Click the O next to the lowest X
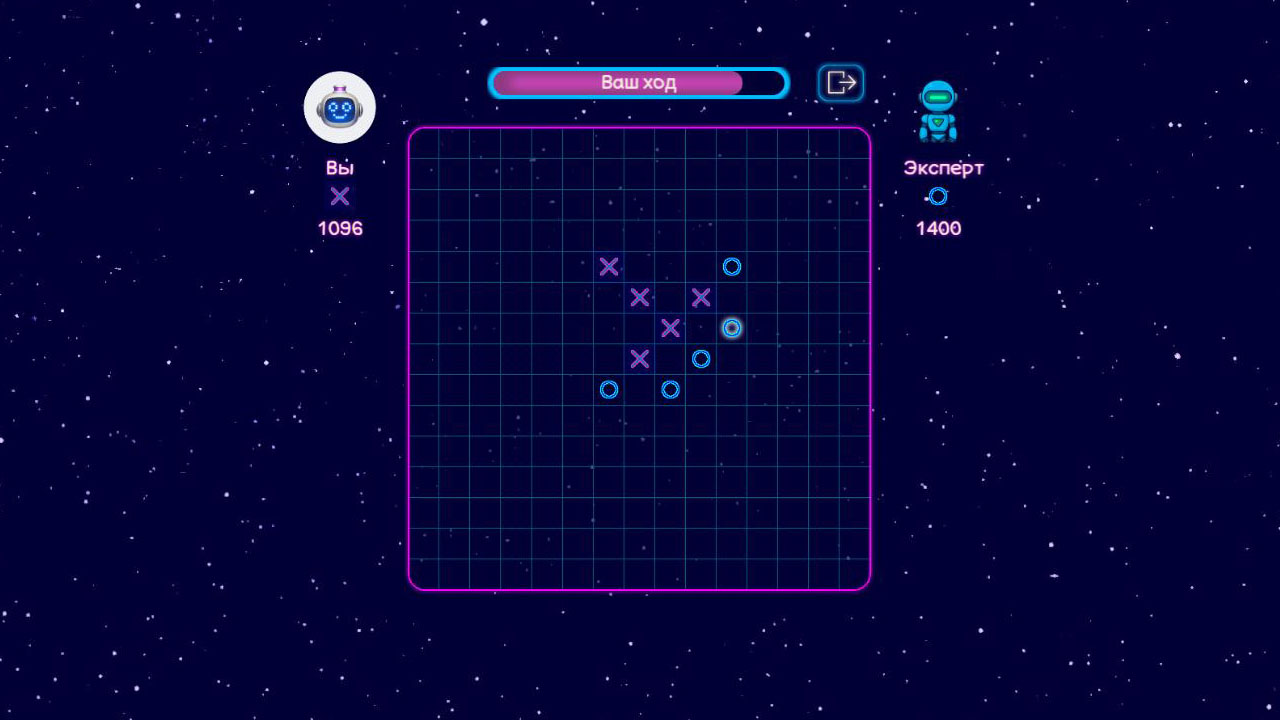1280x720 pixels. pos(700,359)
